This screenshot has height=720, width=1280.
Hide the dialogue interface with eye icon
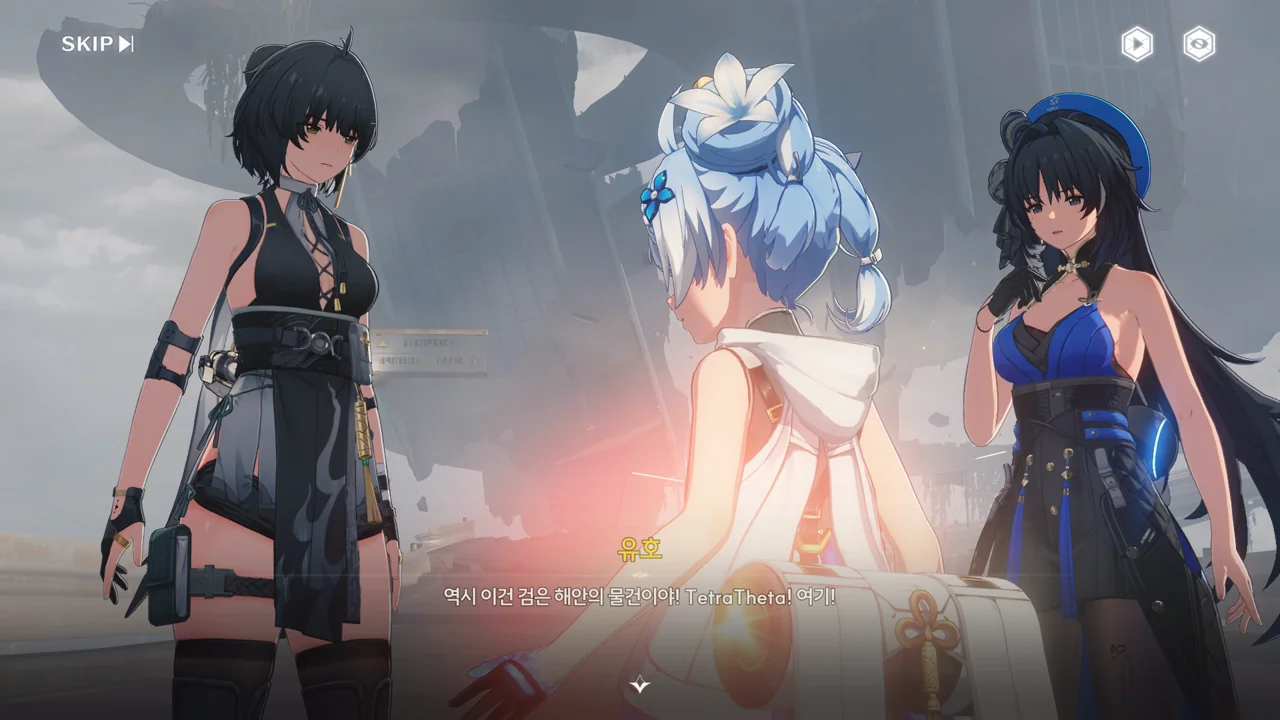(x=1199, y=44)
